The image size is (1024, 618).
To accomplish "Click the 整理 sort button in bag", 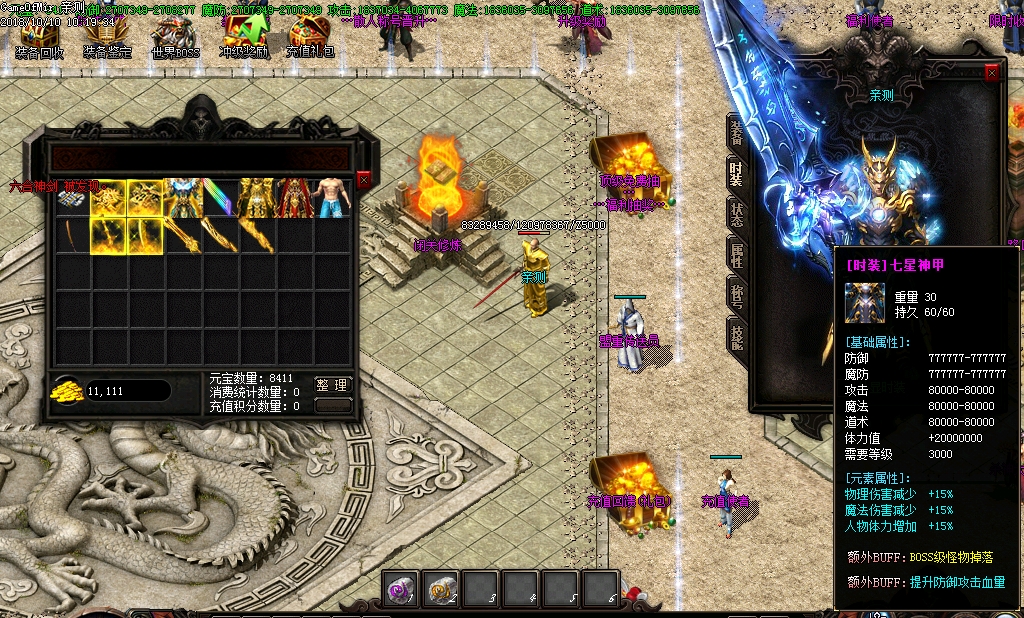I will coord(333,385).
